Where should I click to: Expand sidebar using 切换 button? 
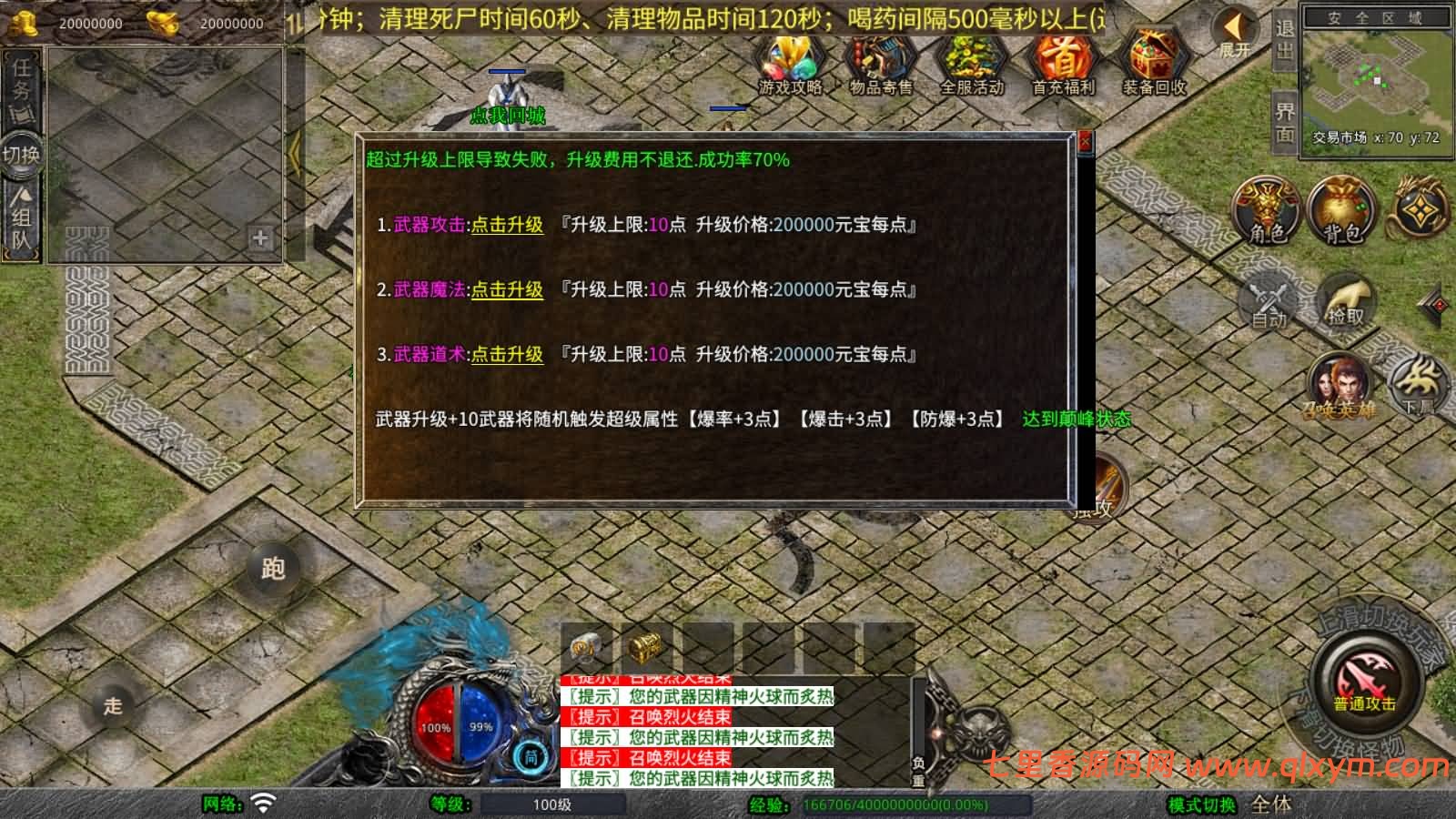click(20, 155)
